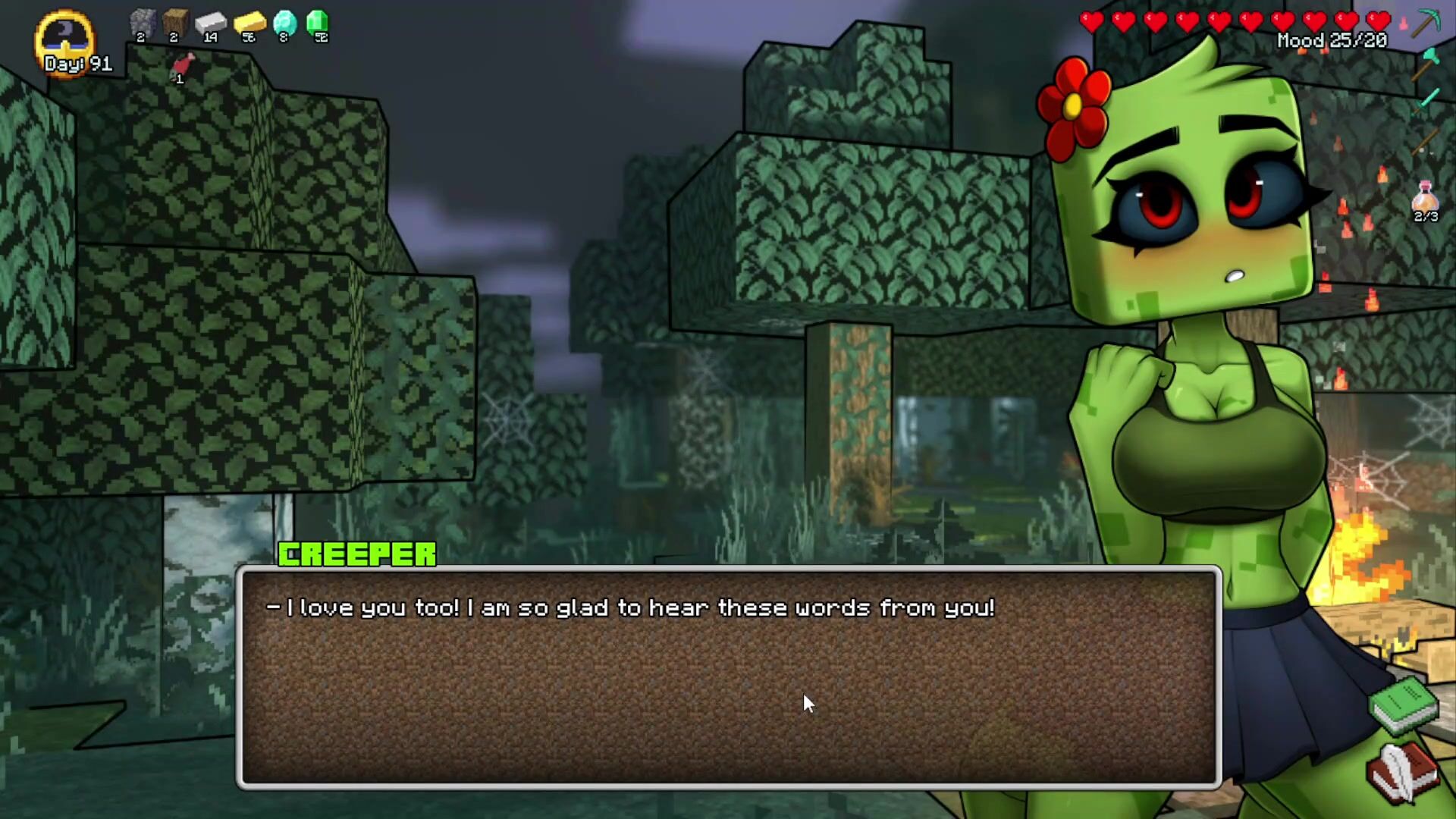Use the pink potion bottle

tap(1426, 197)
